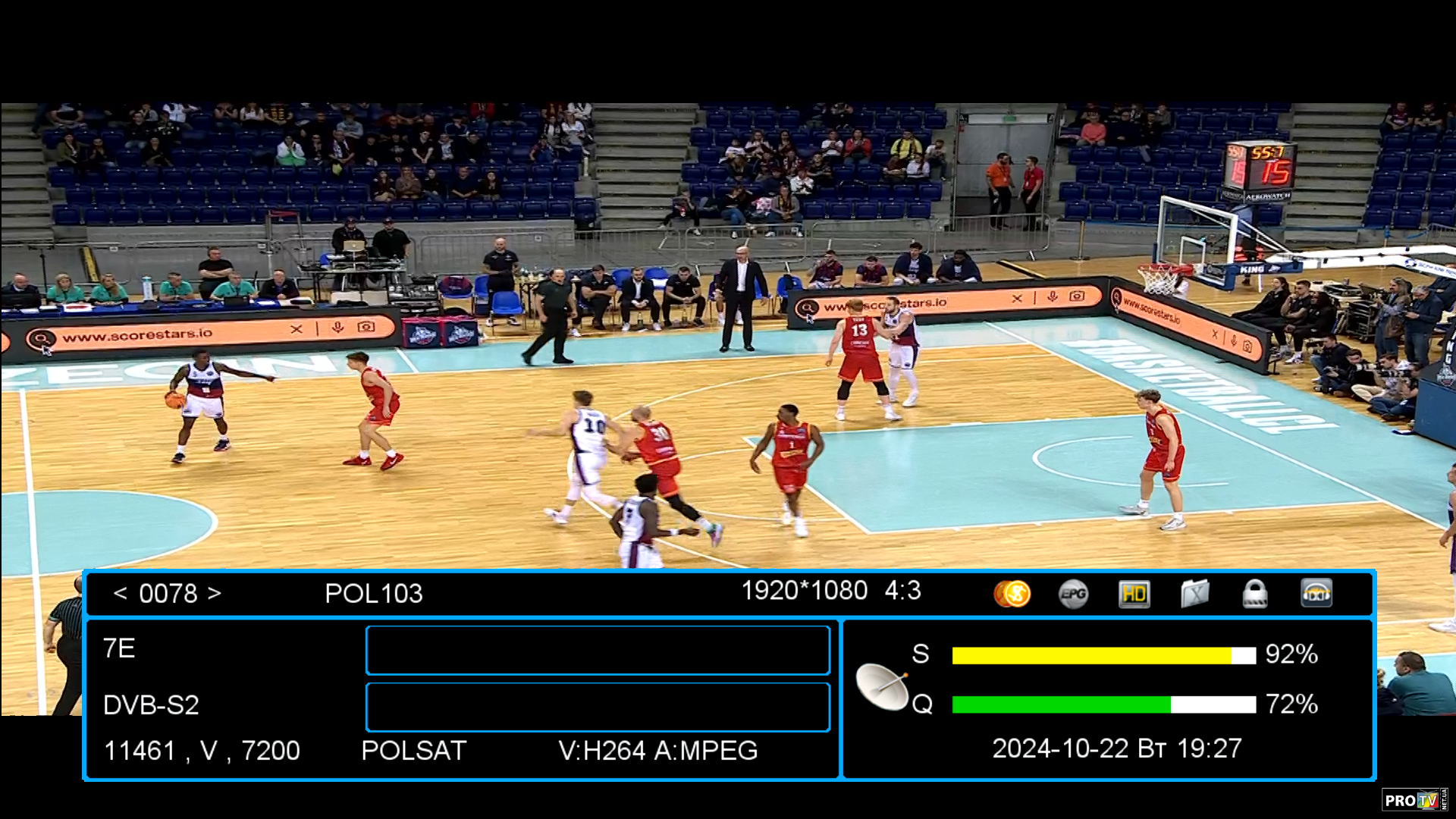Select the grey folder X icon
The height and width of the screenshot is (819, 1456).
(1194, 594)
